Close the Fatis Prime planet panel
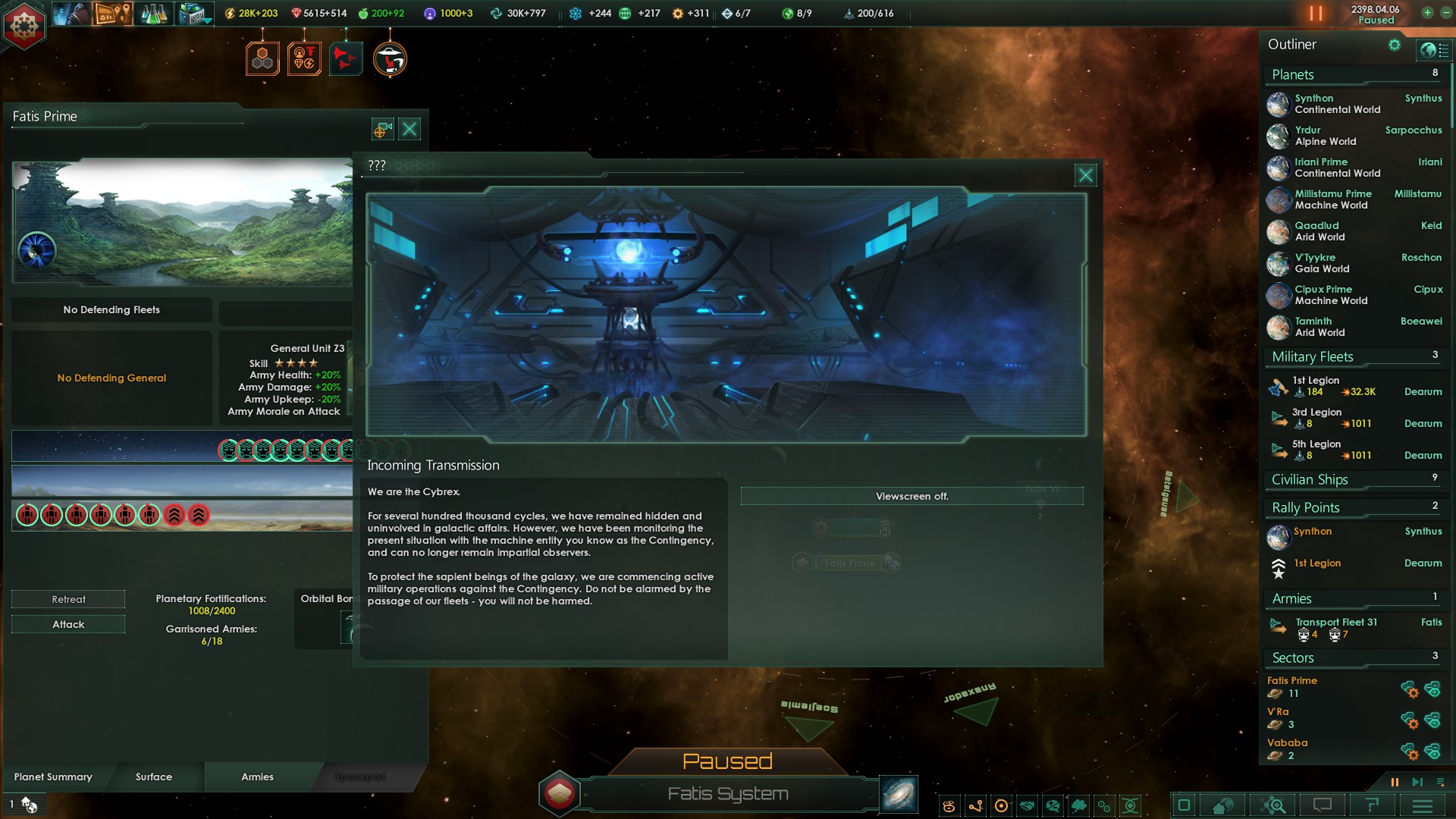The image size is (1456, 819). (409, 129)
